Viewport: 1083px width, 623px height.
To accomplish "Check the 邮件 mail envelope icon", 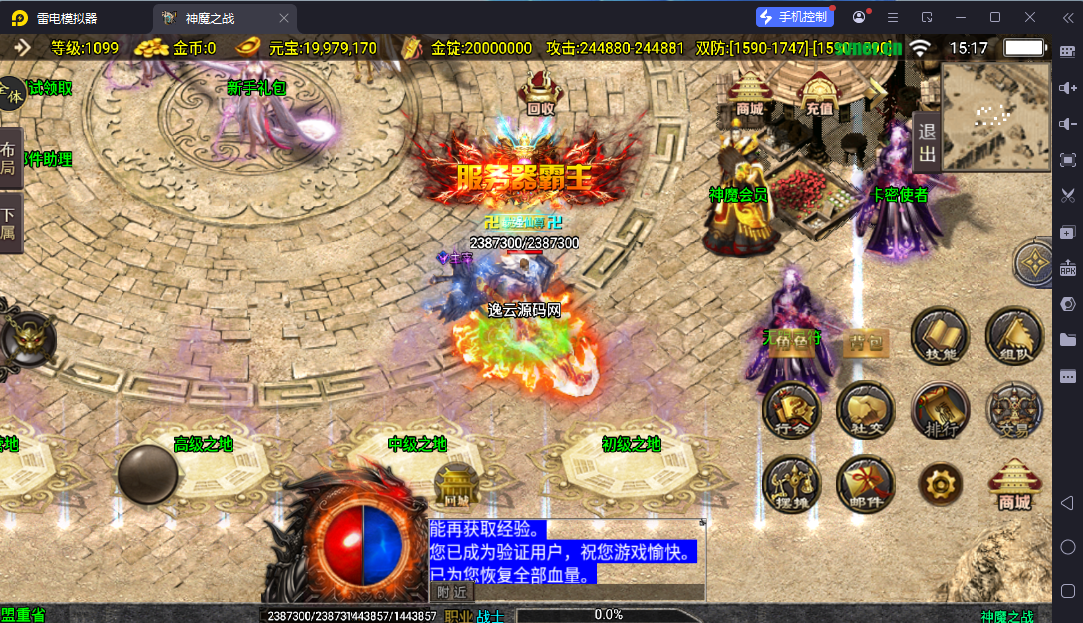I will (866, 483).
